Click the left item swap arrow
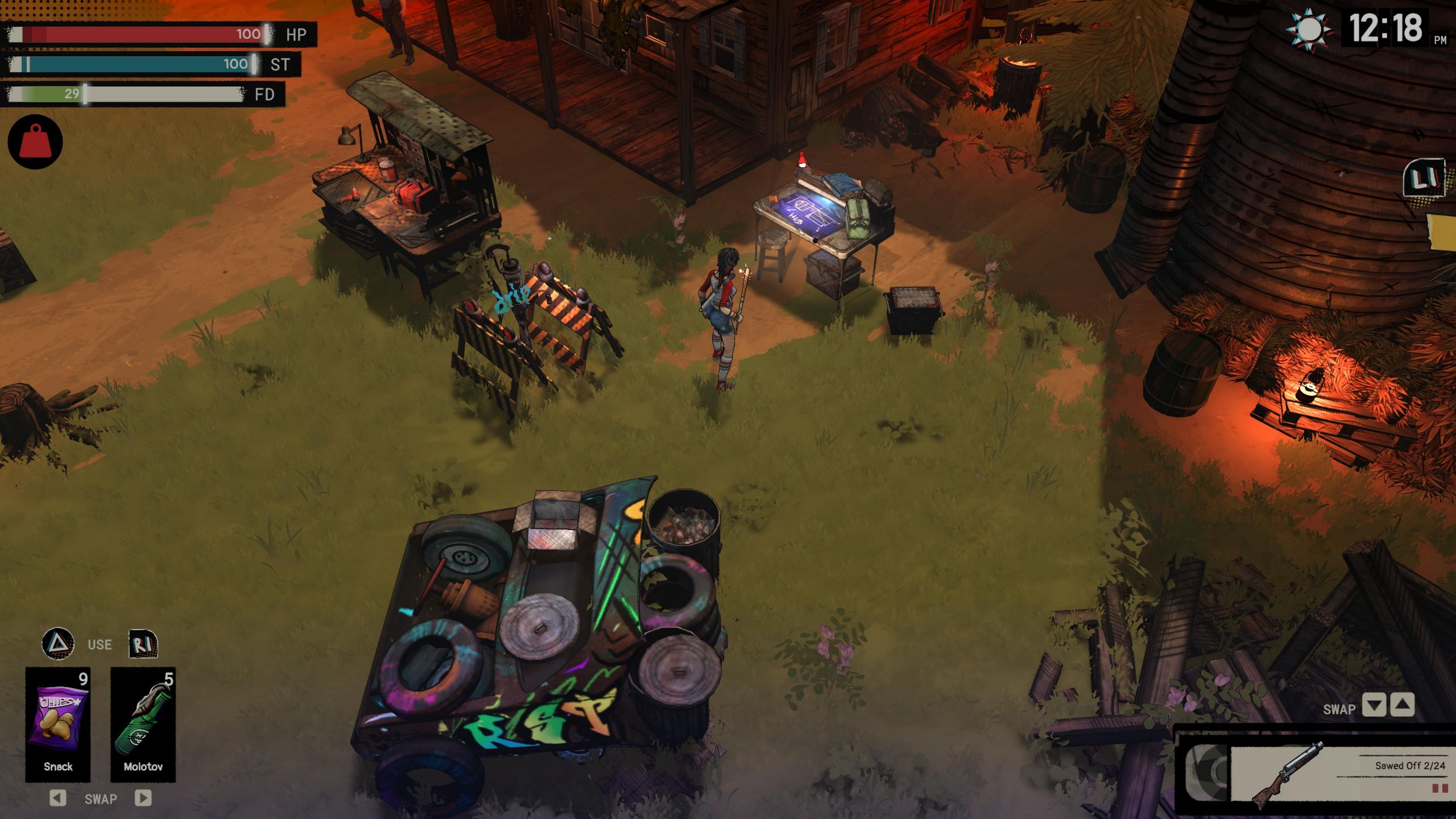The height and width of the screenshot is (819, 1456). [57, 798]
